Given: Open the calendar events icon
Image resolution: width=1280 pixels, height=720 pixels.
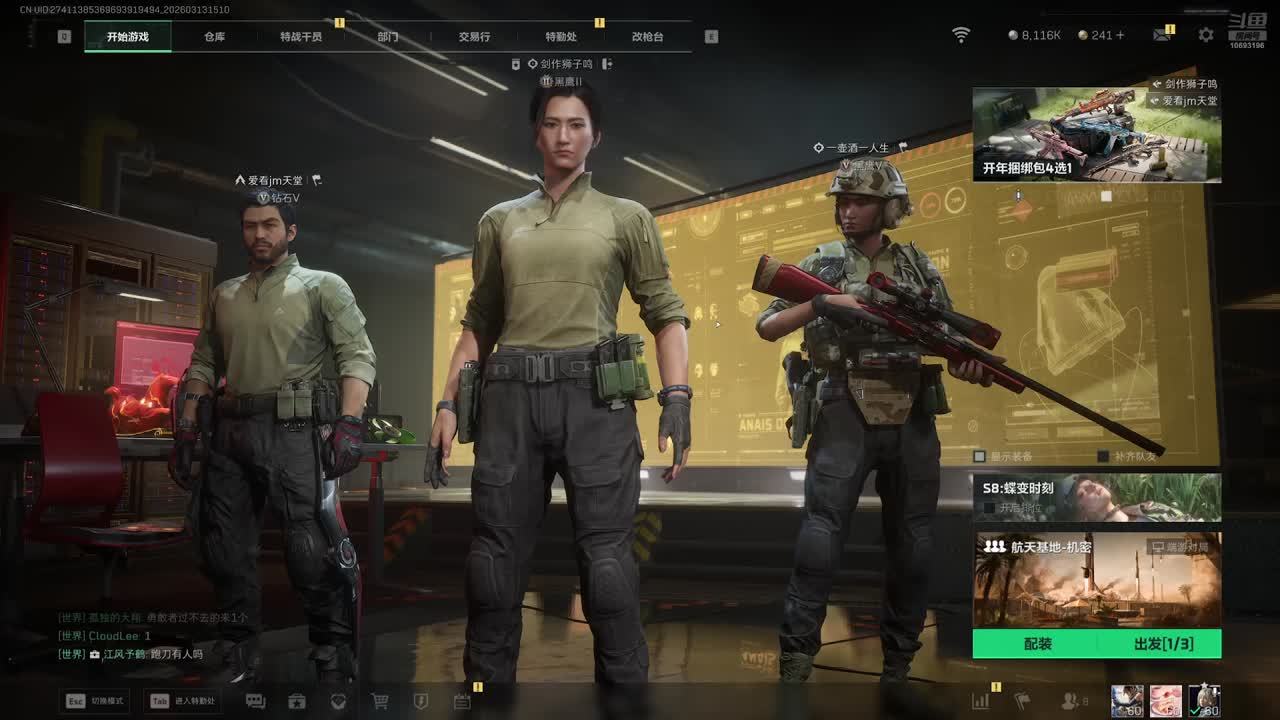Looking at the screenshot, I should 462,701.
